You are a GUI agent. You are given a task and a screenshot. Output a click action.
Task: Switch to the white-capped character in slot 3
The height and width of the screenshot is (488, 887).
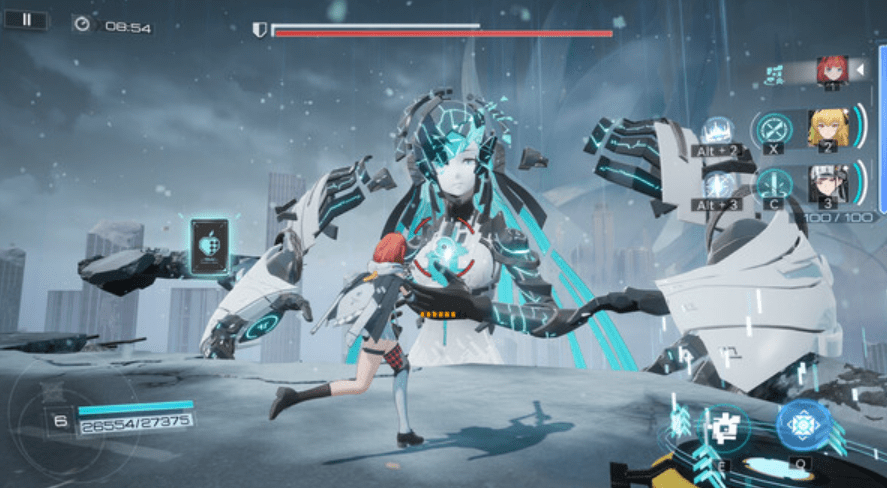coord(827,183)
